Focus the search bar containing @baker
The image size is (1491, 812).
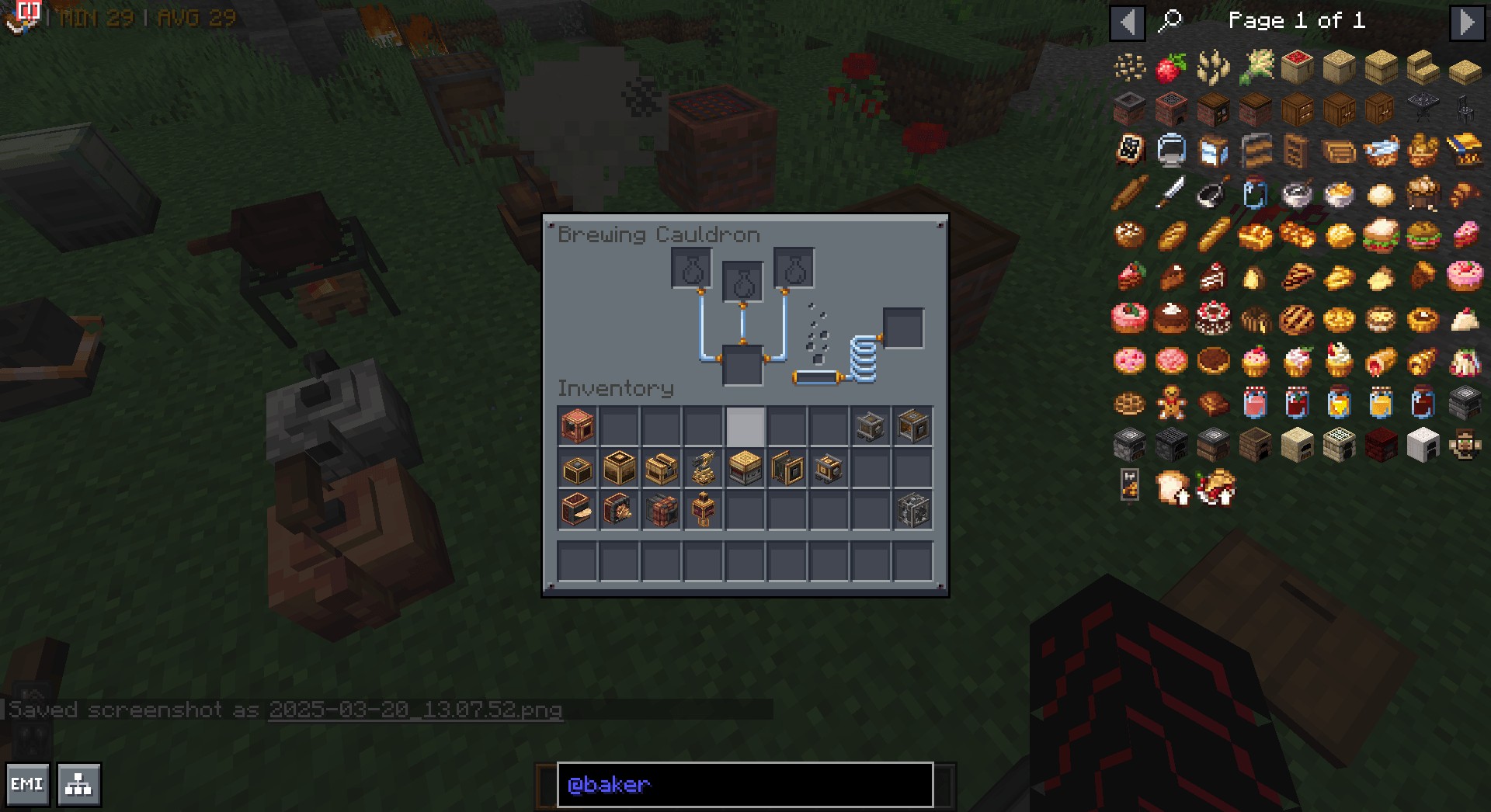pyautogui.click(x=744, y=784)
